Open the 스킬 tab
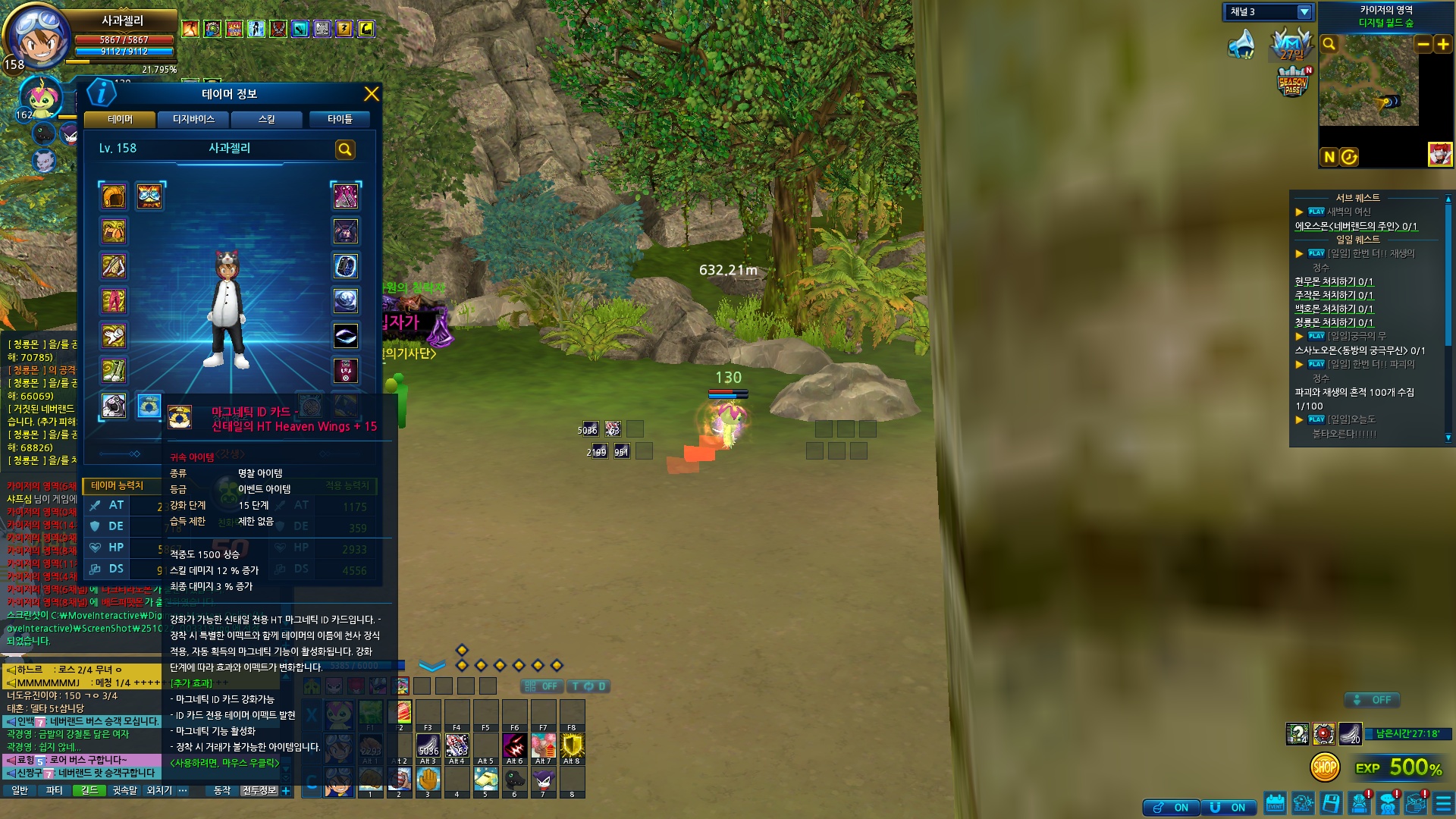 [266, 120]
